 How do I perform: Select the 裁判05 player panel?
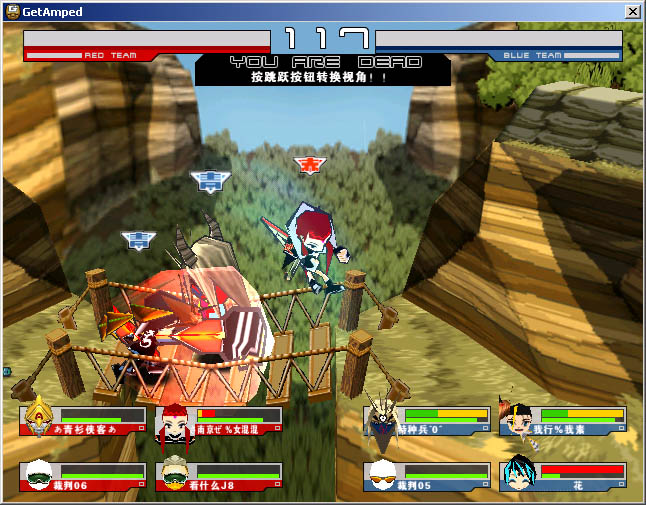pos(427,476)
